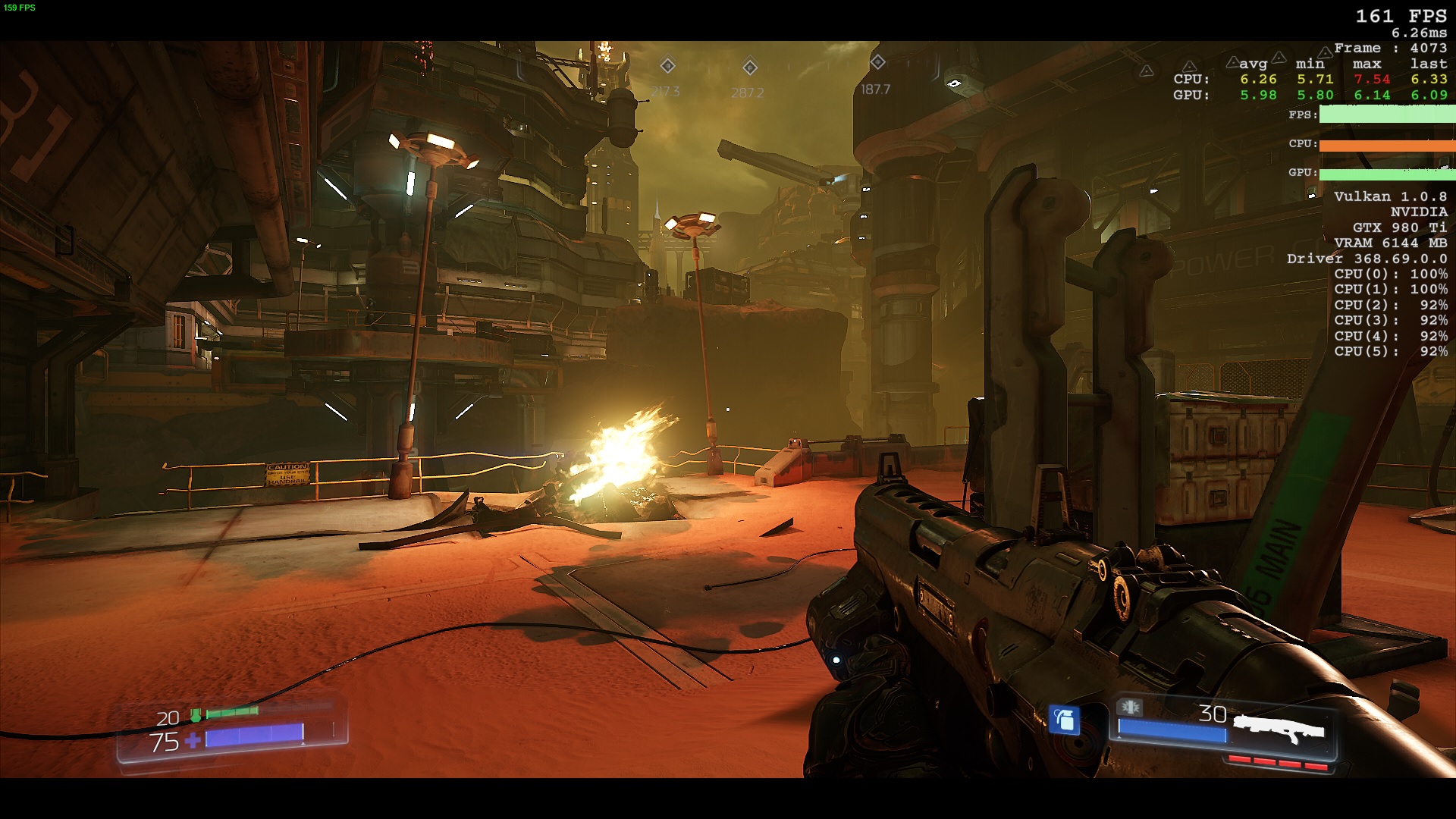The width and height of the screenshot is (1456, 819).
Task: Select the waypoint marker showing 287.2
Action: point(749,67)
